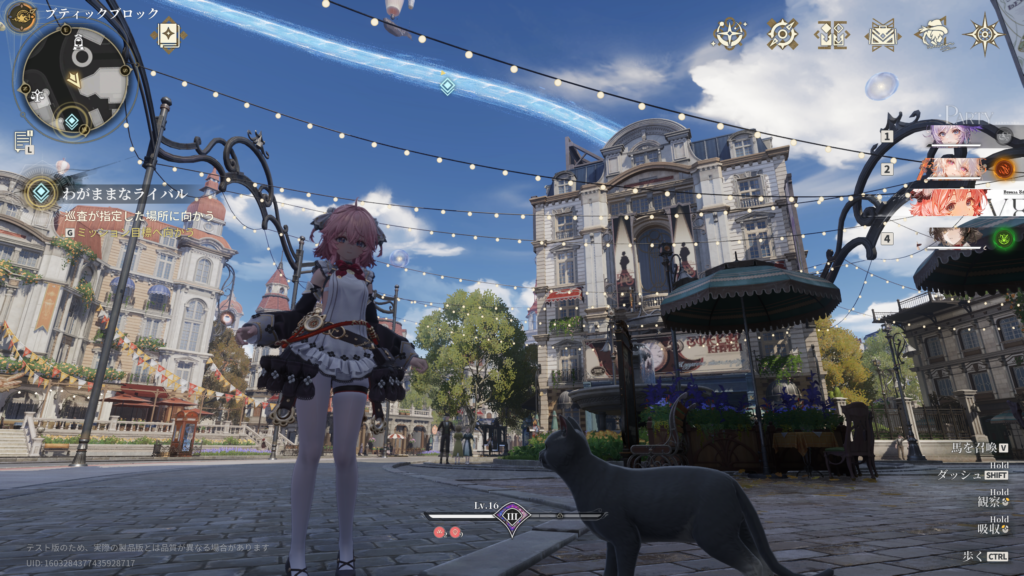Open the twin-diamond banner menu icon
Image resolution: width=1024 pixels, height=576 pixels.
pos(831,34)
